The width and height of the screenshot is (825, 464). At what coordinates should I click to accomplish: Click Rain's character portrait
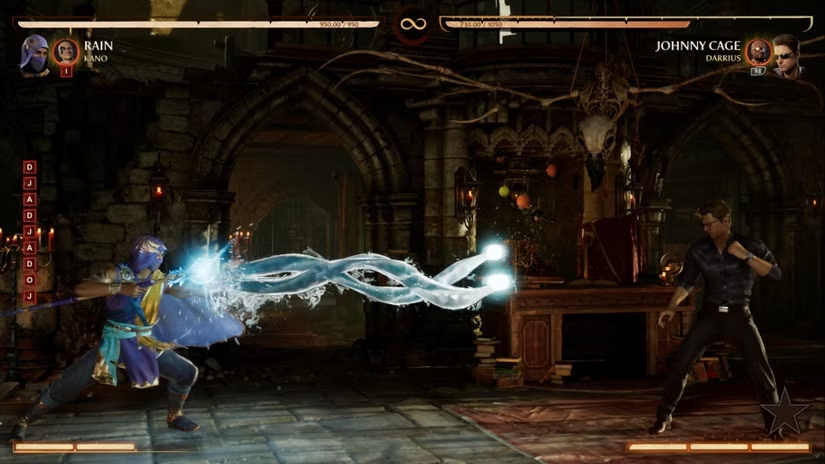pos(34,53)
